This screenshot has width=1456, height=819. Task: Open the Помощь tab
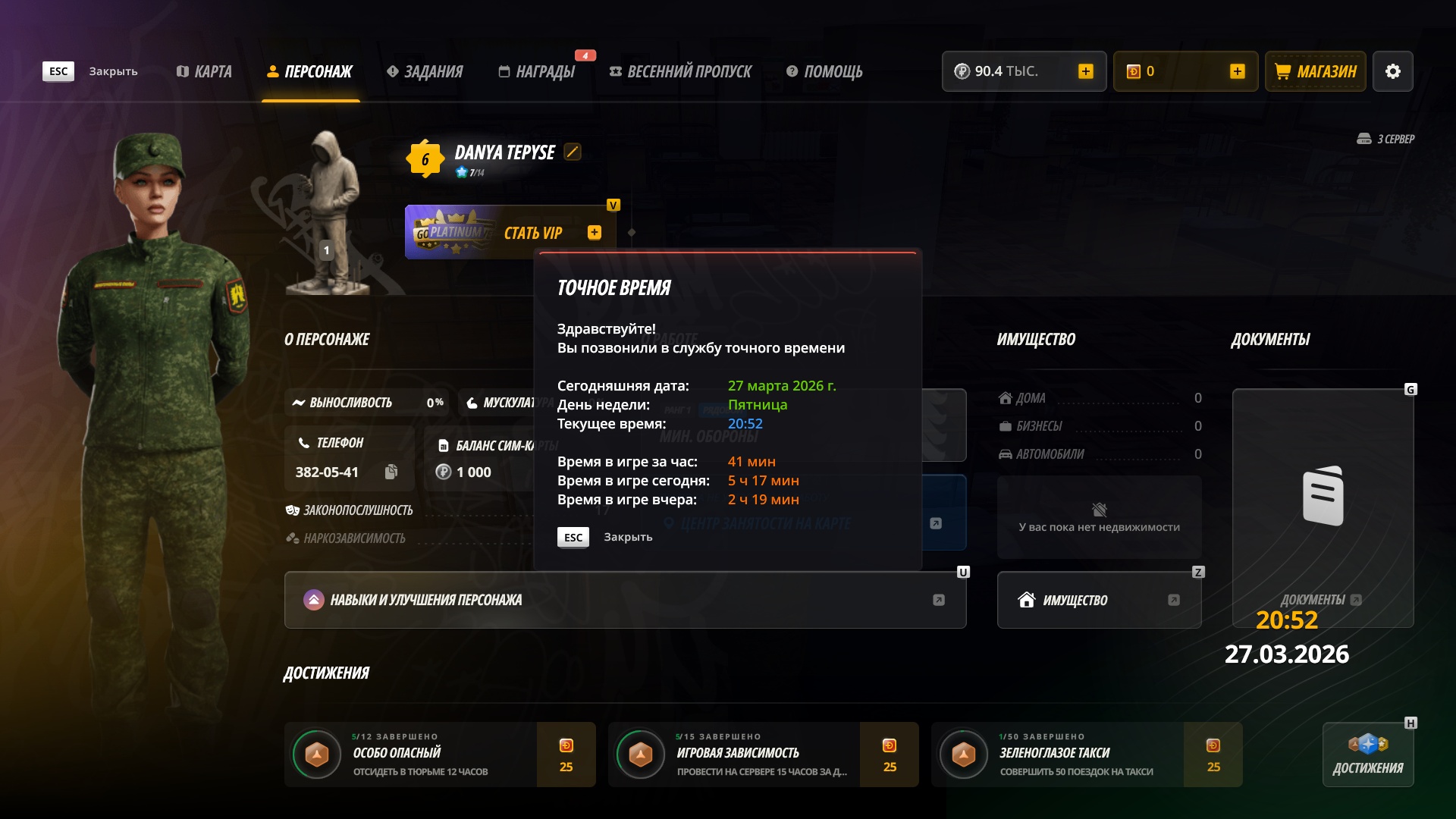[824, 71]
